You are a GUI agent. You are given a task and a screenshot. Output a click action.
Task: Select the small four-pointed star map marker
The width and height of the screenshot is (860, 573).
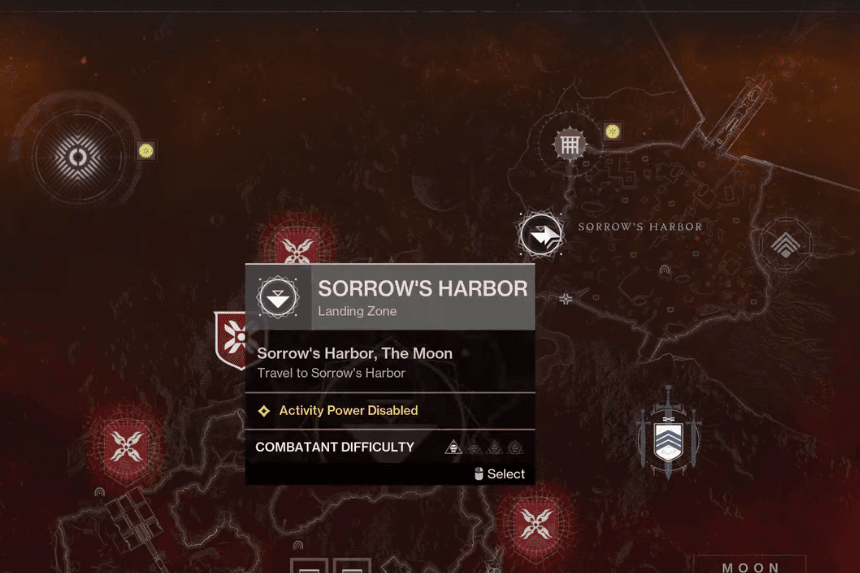[x=566, y=299]
